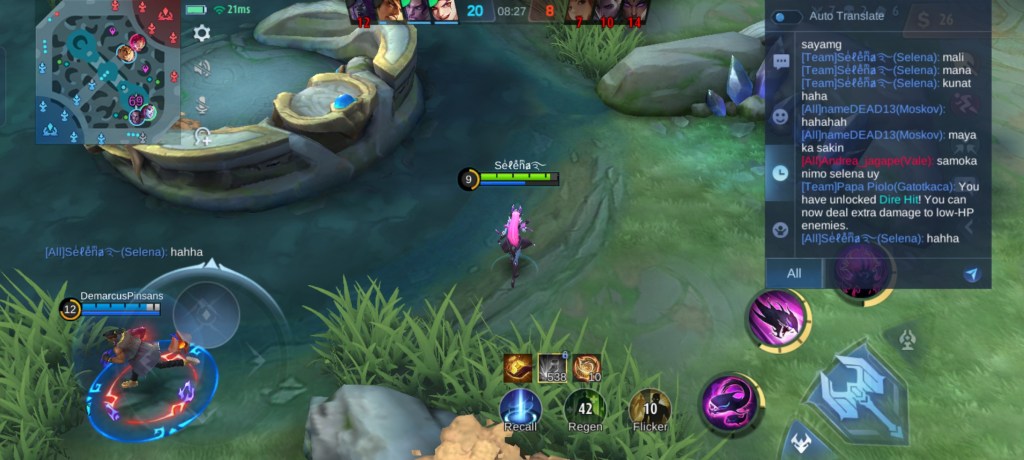Attack the turret with the tower button
1024x460 pixels.
click(907, 339)
